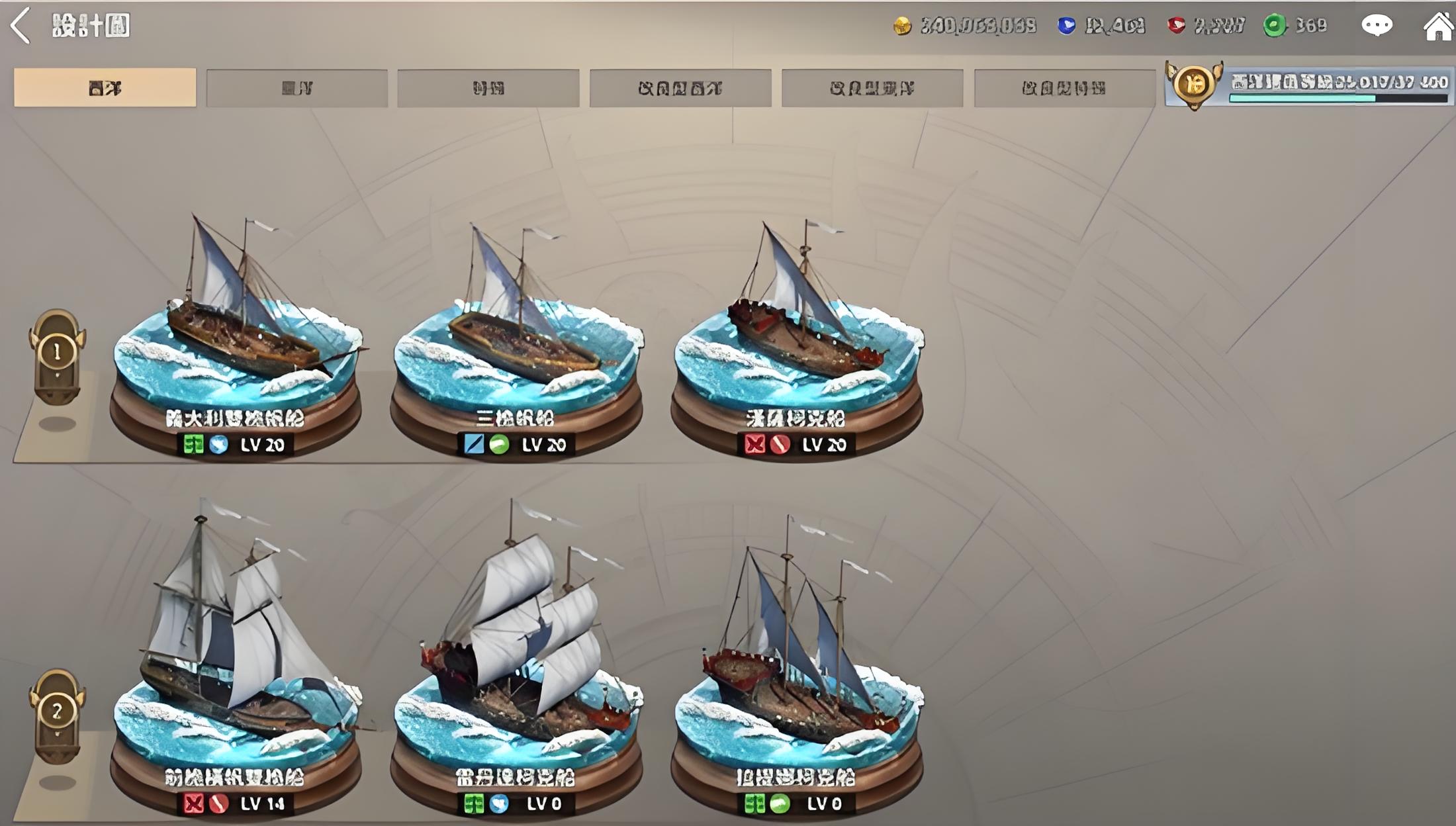1456x826 pixels.
Task: Open the chat speech bubble
Action: [x=1377, y=26]
